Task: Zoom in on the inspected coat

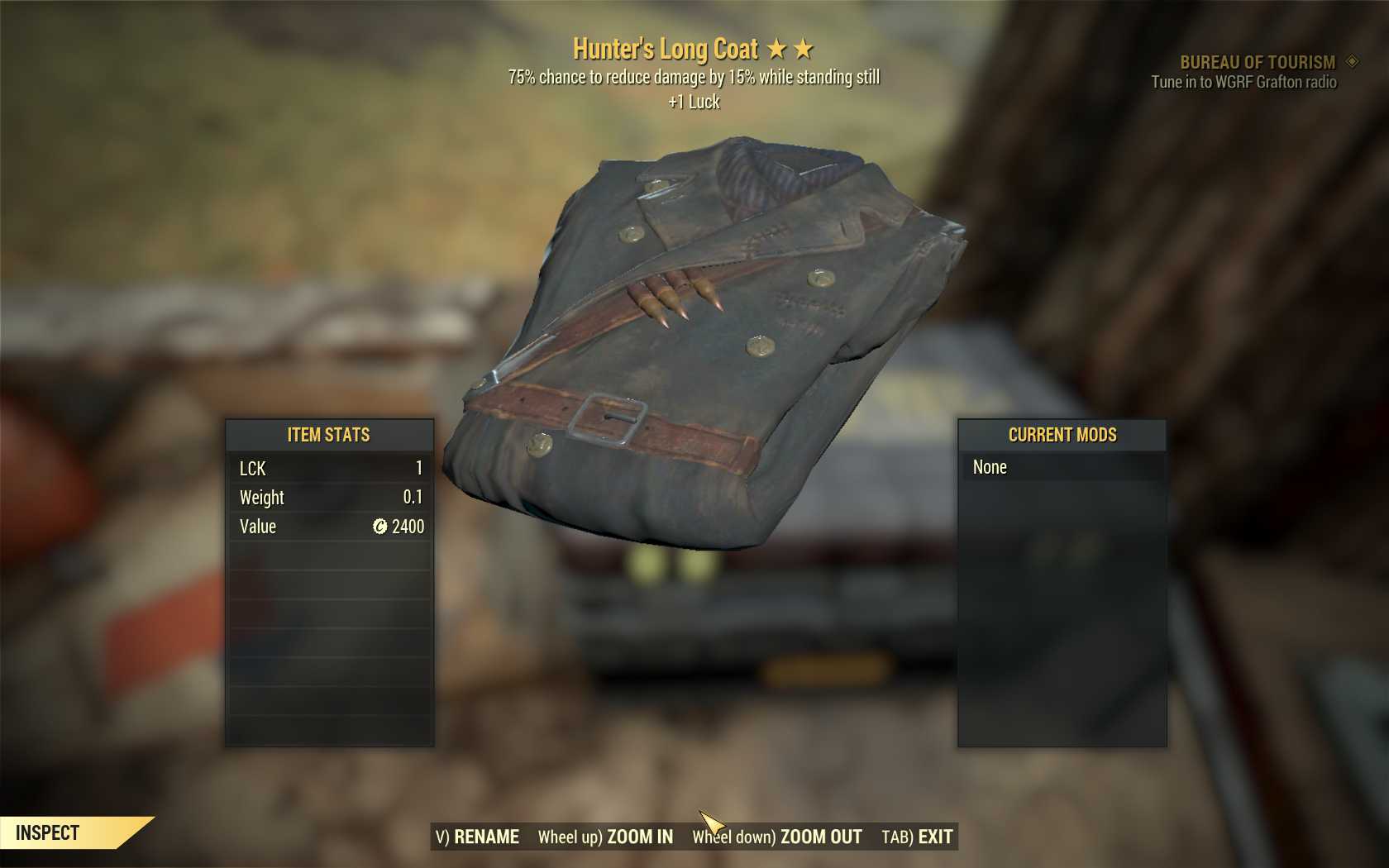Action: [x=606, y=837]
